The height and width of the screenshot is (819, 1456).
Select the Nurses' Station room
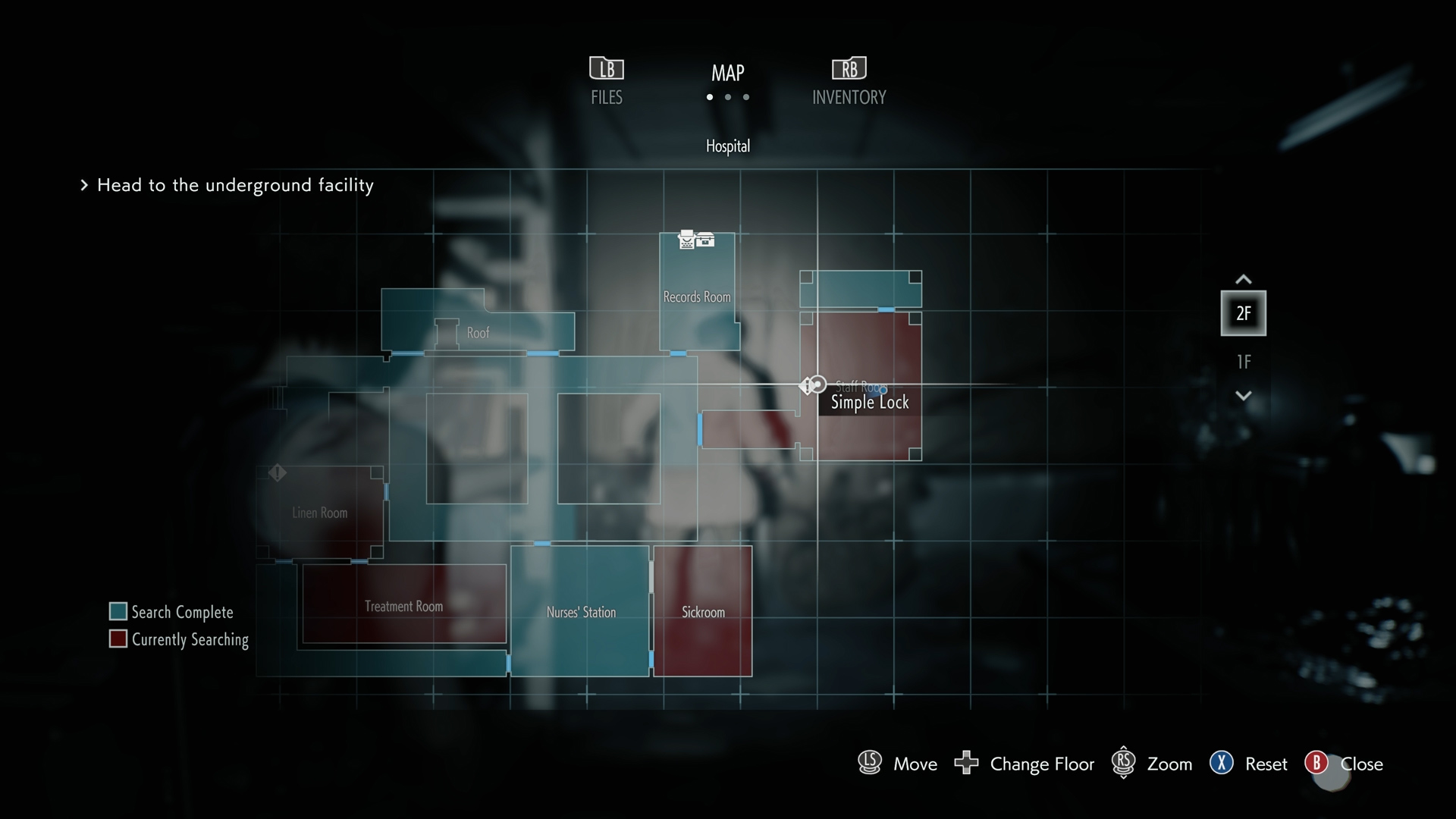(x=581, y=612)
